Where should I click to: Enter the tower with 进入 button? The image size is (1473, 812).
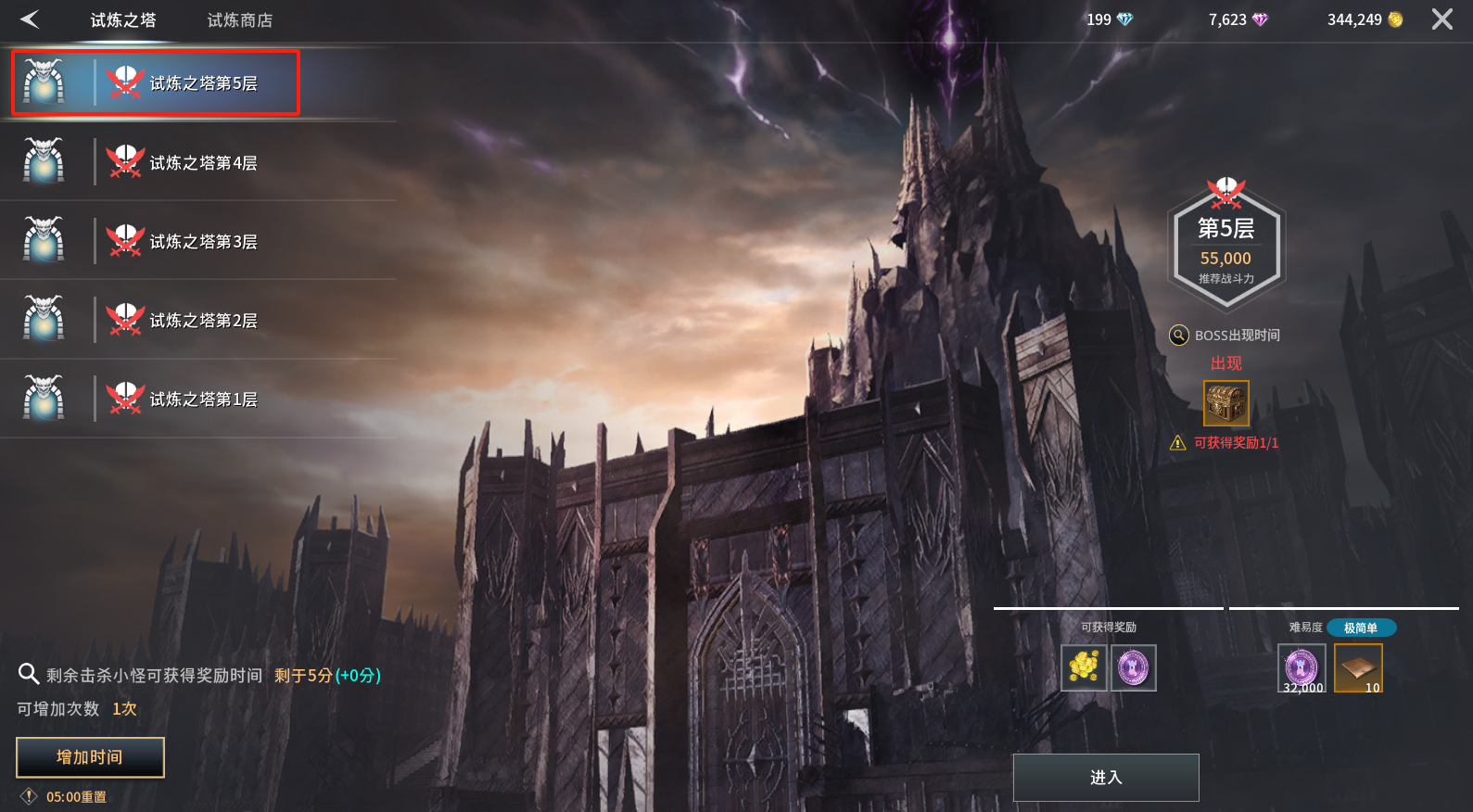coord(1105,778)
